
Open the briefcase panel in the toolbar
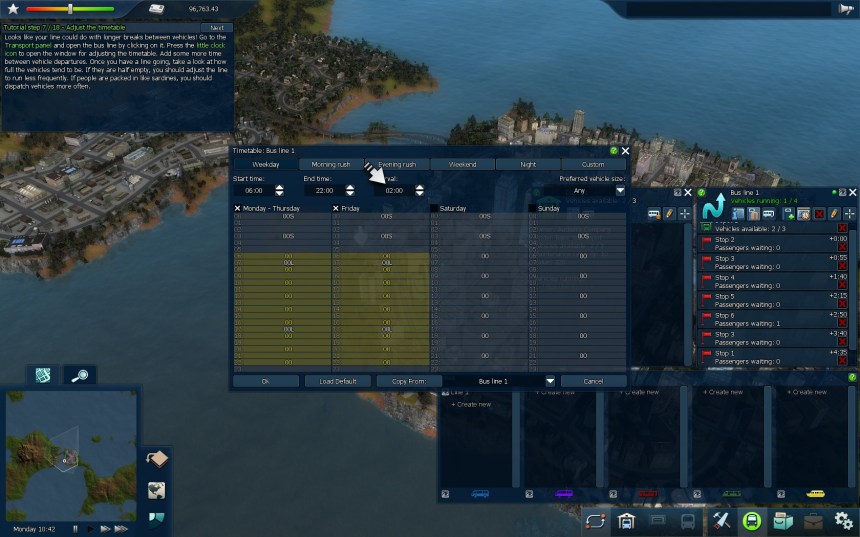point(813,520)
